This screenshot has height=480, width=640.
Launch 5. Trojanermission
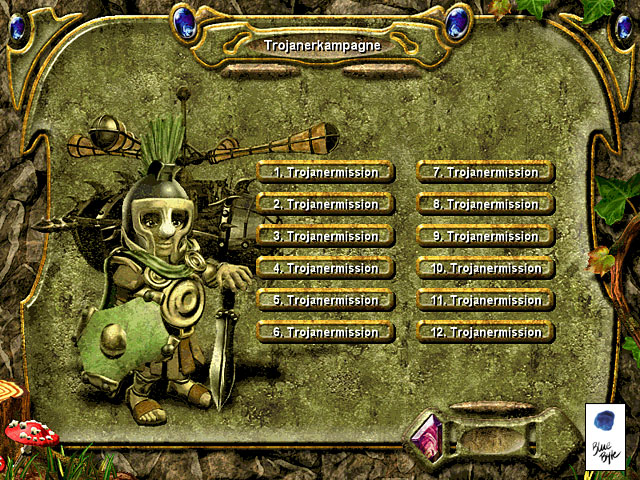click(325, 300)
